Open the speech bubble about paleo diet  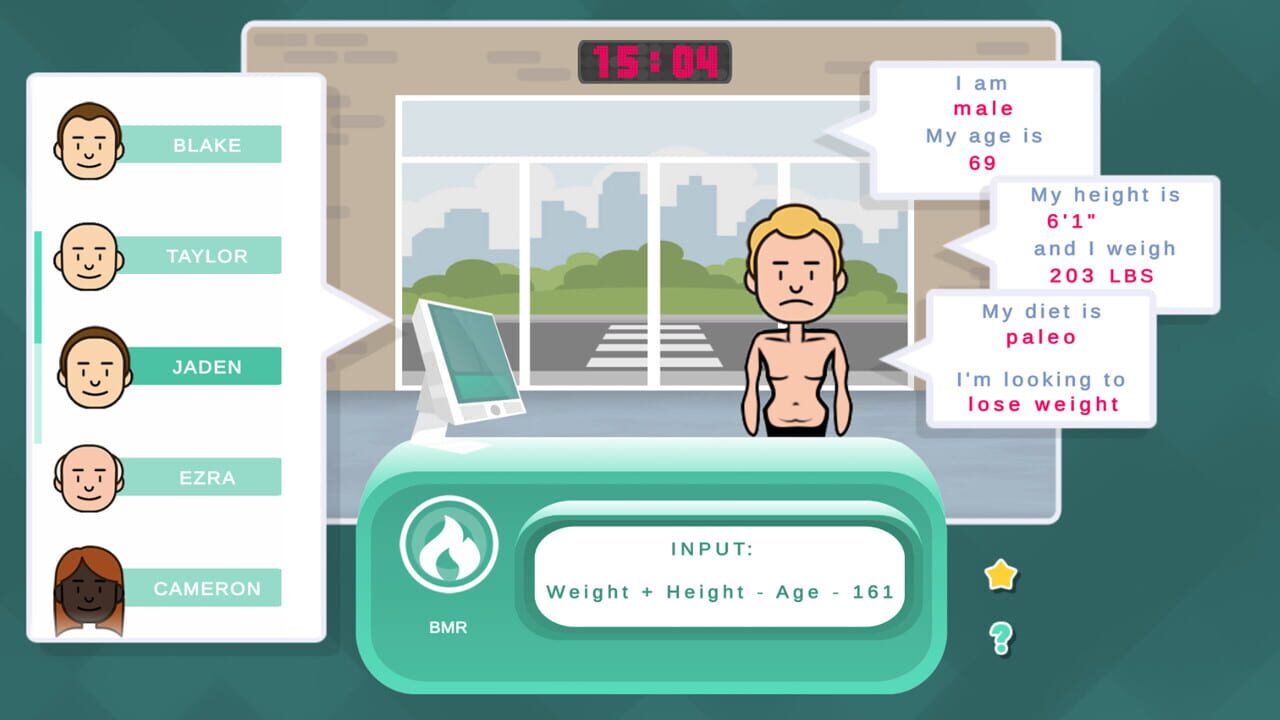[x=1040, y=358]
